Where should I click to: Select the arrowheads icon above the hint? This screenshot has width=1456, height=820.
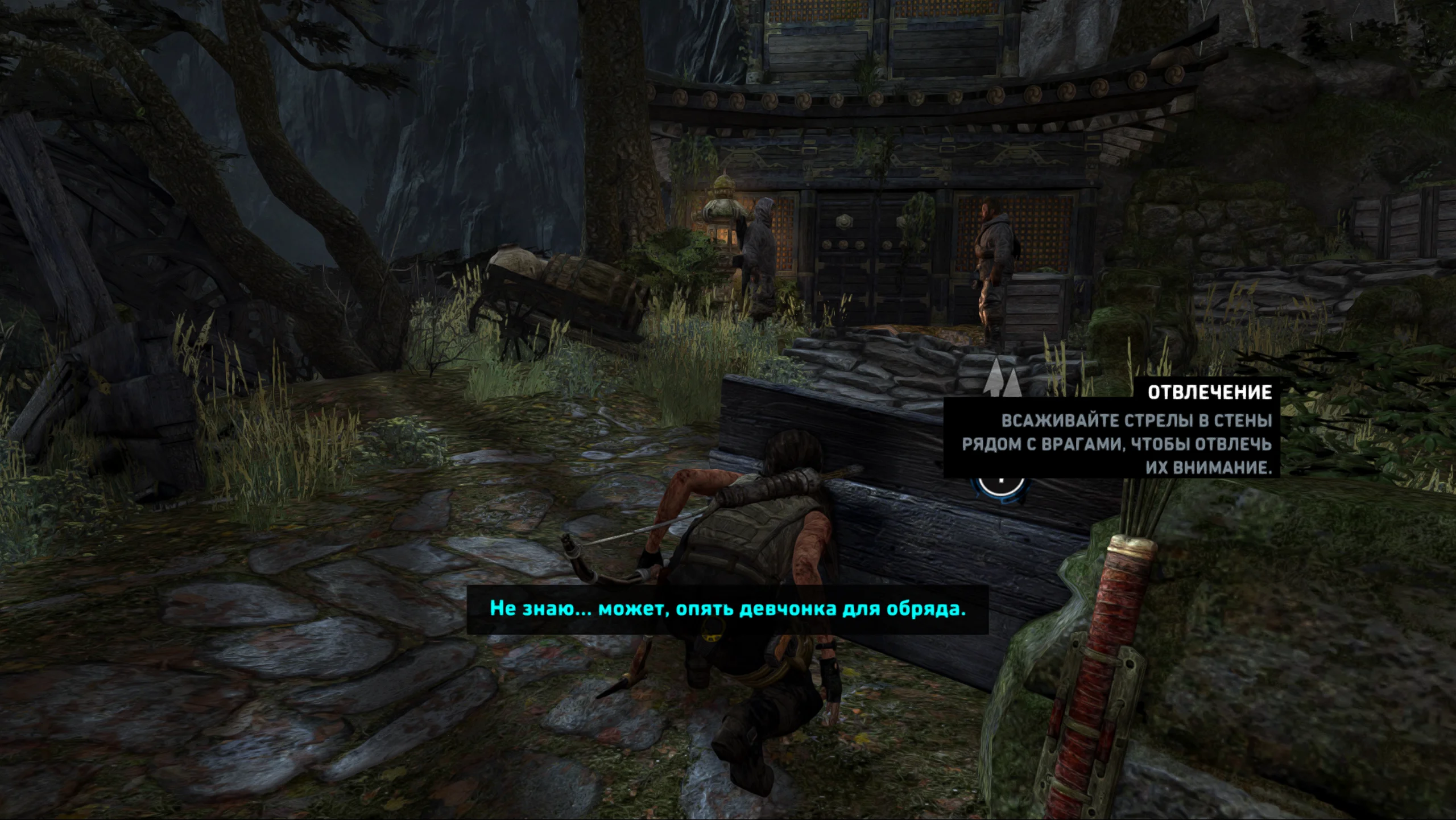[1002, 377]
